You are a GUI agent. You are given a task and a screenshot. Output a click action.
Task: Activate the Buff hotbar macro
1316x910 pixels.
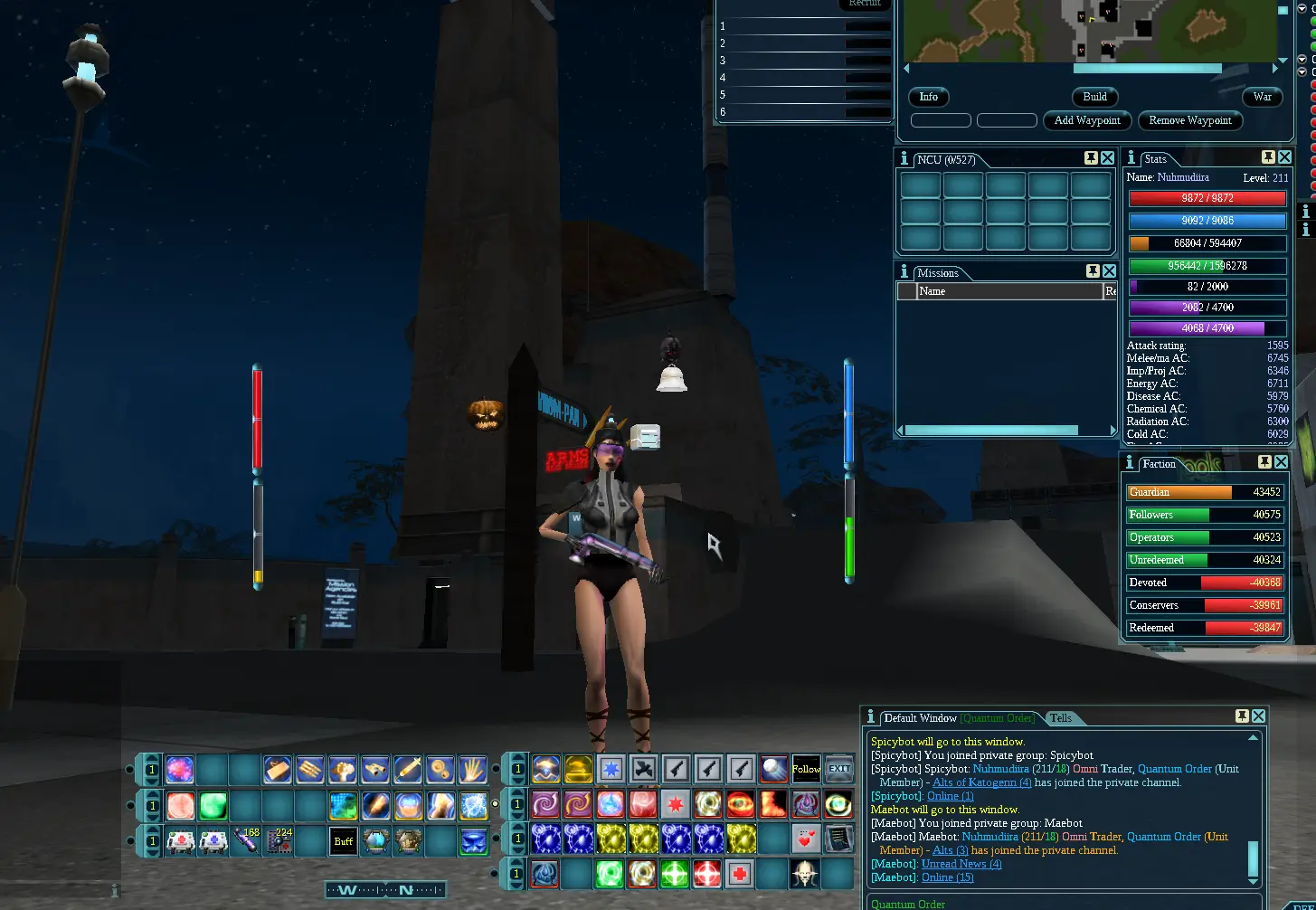(344, 841)
